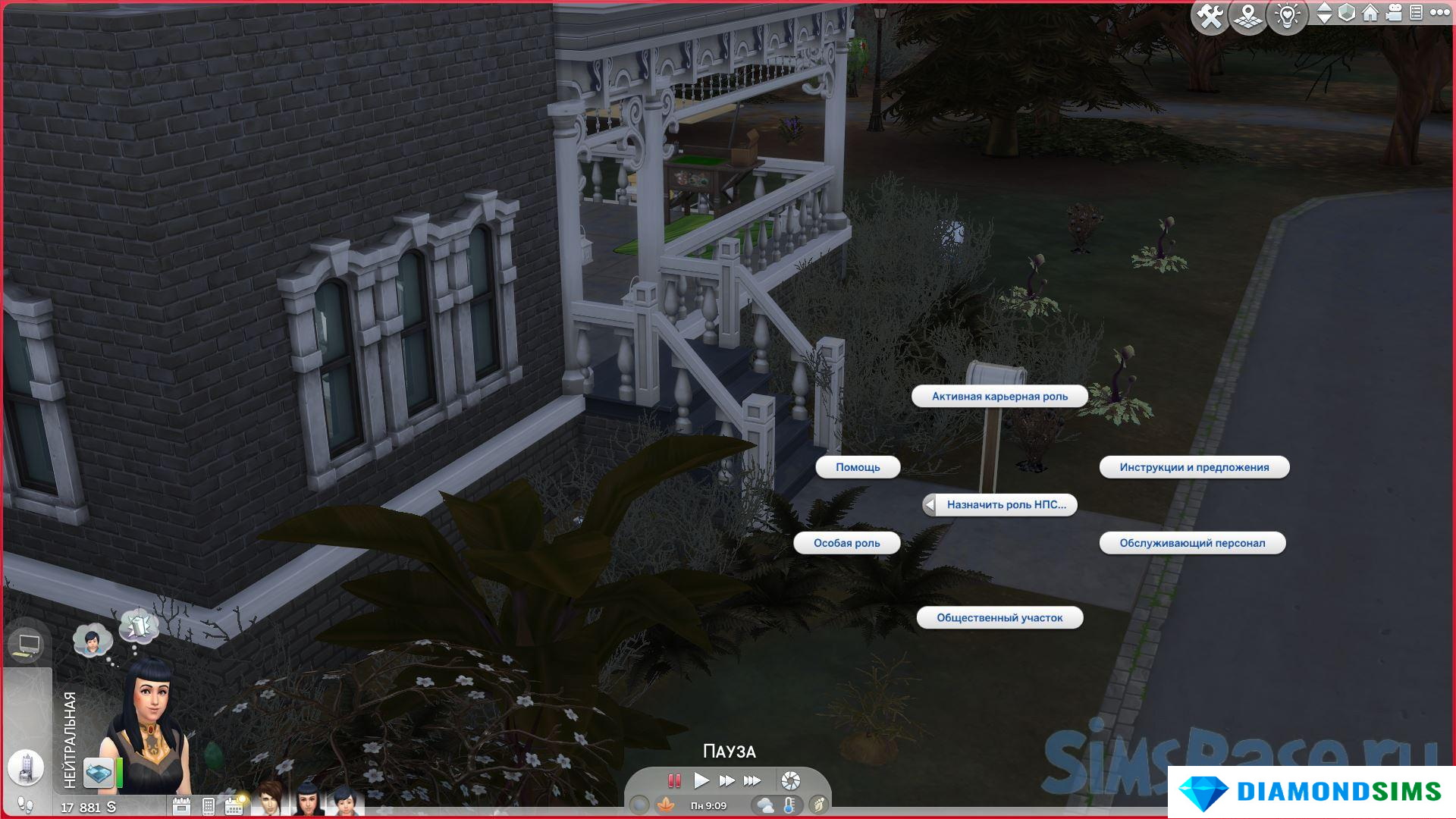Click the computer activity queue icon
Viewport: 1456px width, 819px height.
click(27, 645)
